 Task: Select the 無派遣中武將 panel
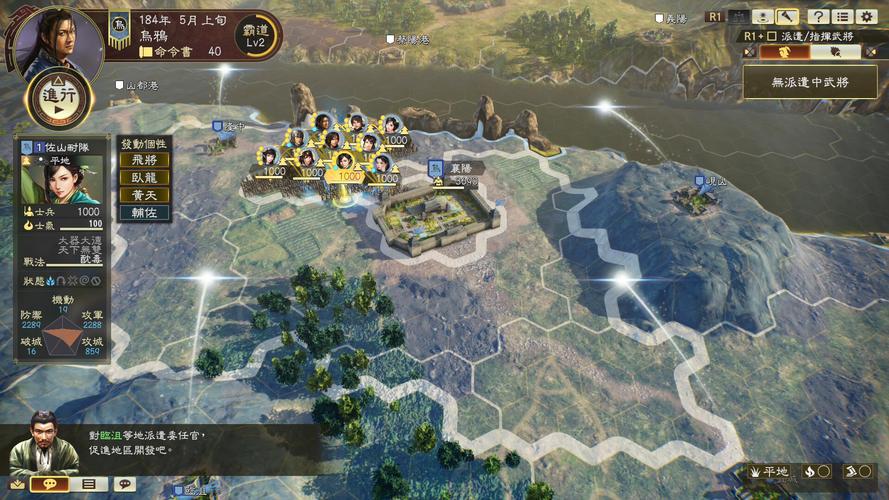point(810,82)
